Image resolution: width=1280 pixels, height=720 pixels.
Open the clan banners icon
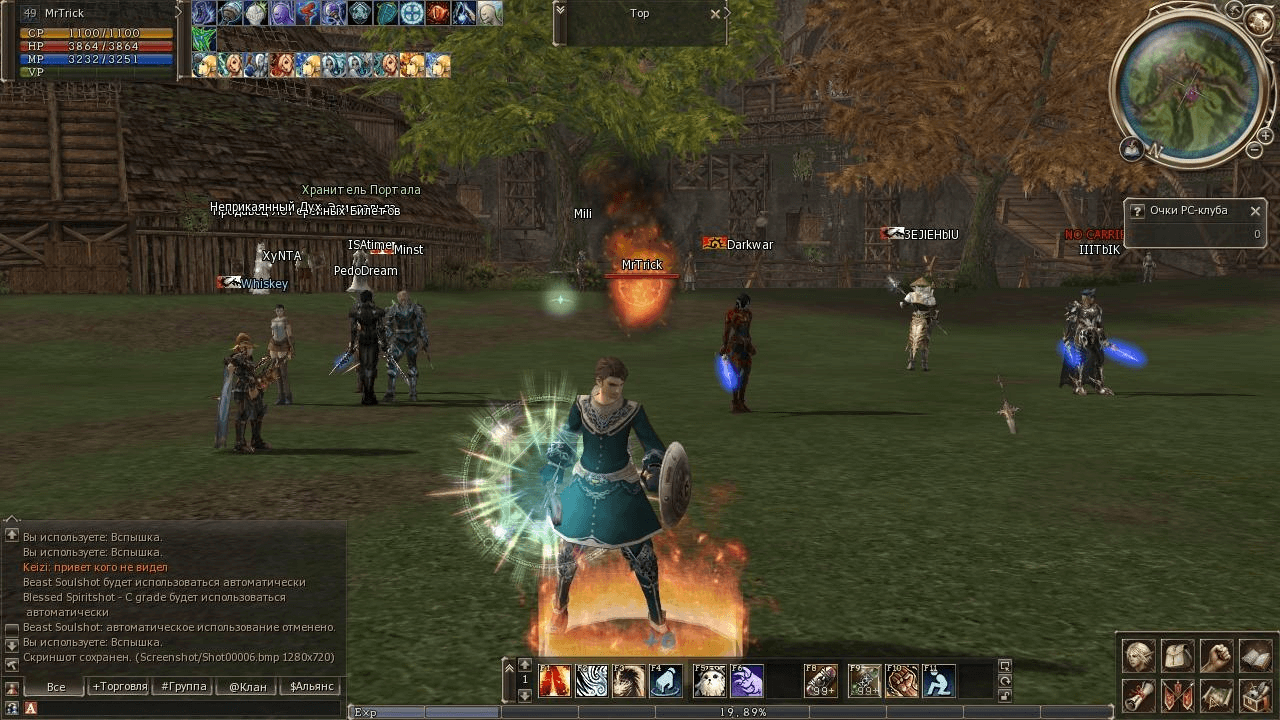[x=1178, y=694]
